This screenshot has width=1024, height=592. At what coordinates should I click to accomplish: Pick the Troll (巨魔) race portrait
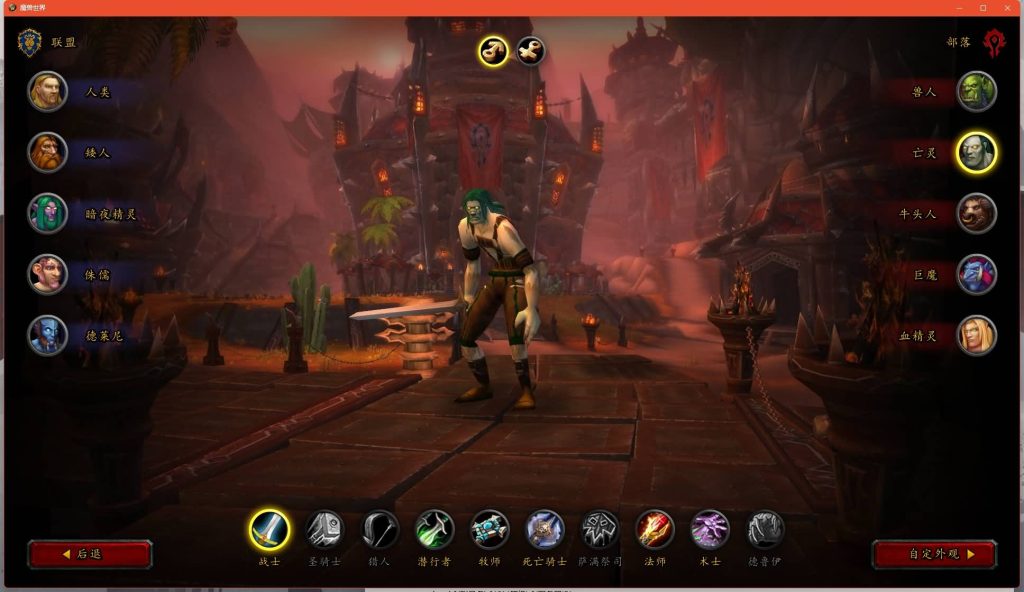(x=976, y=274)
